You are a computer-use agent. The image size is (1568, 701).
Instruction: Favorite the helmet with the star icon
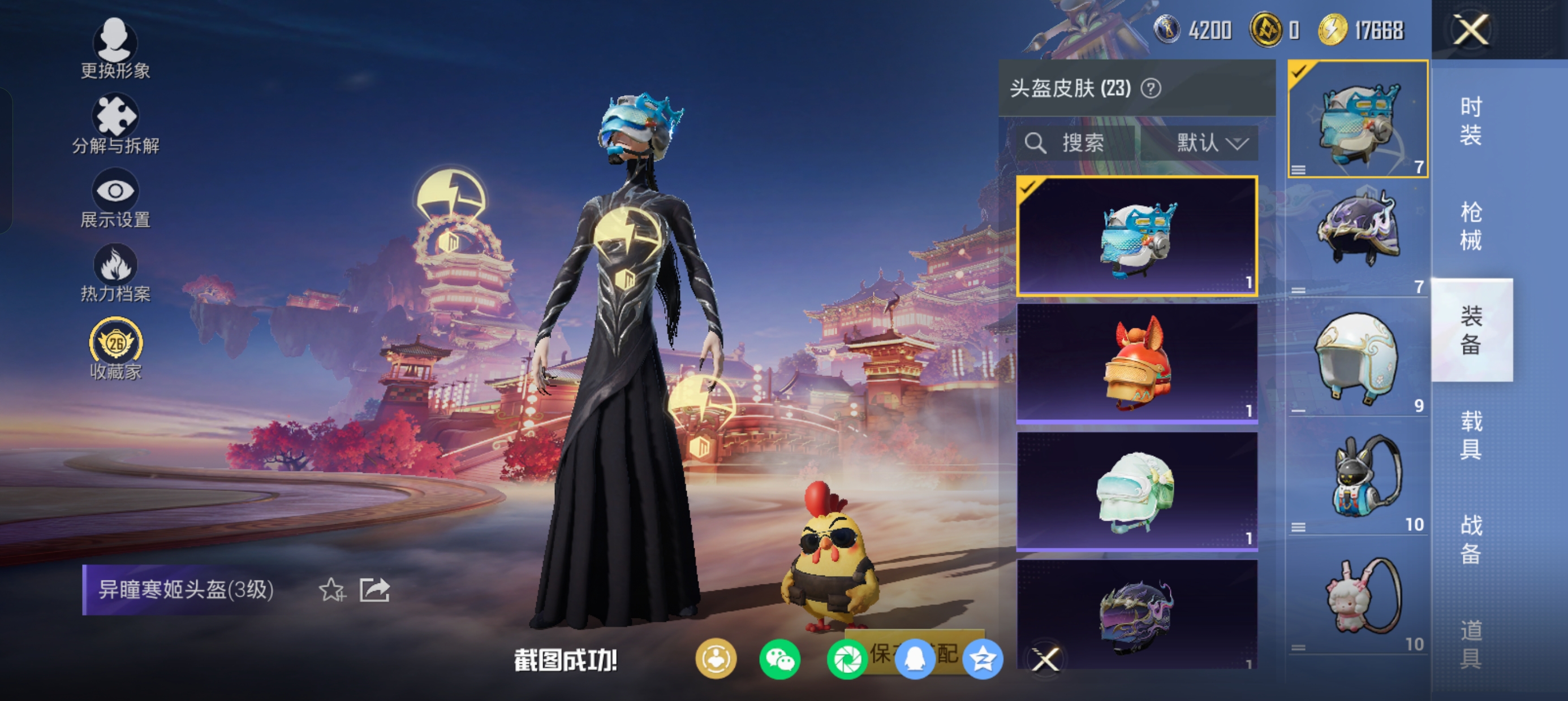(x=331, y=590)
